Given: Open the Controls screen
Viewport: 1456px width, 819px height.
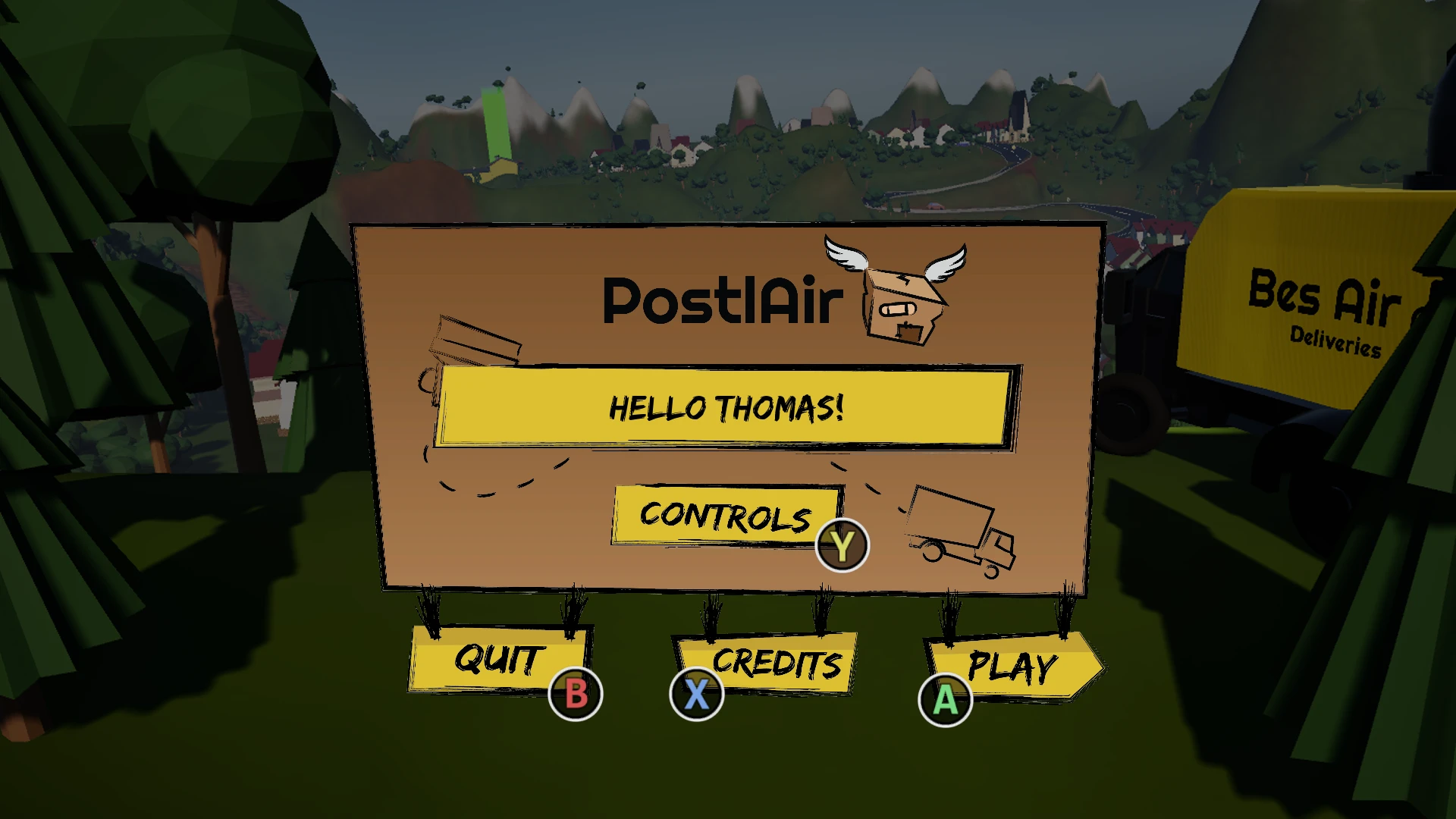Looking at the screenshot, I should click(x=726, y=516).
